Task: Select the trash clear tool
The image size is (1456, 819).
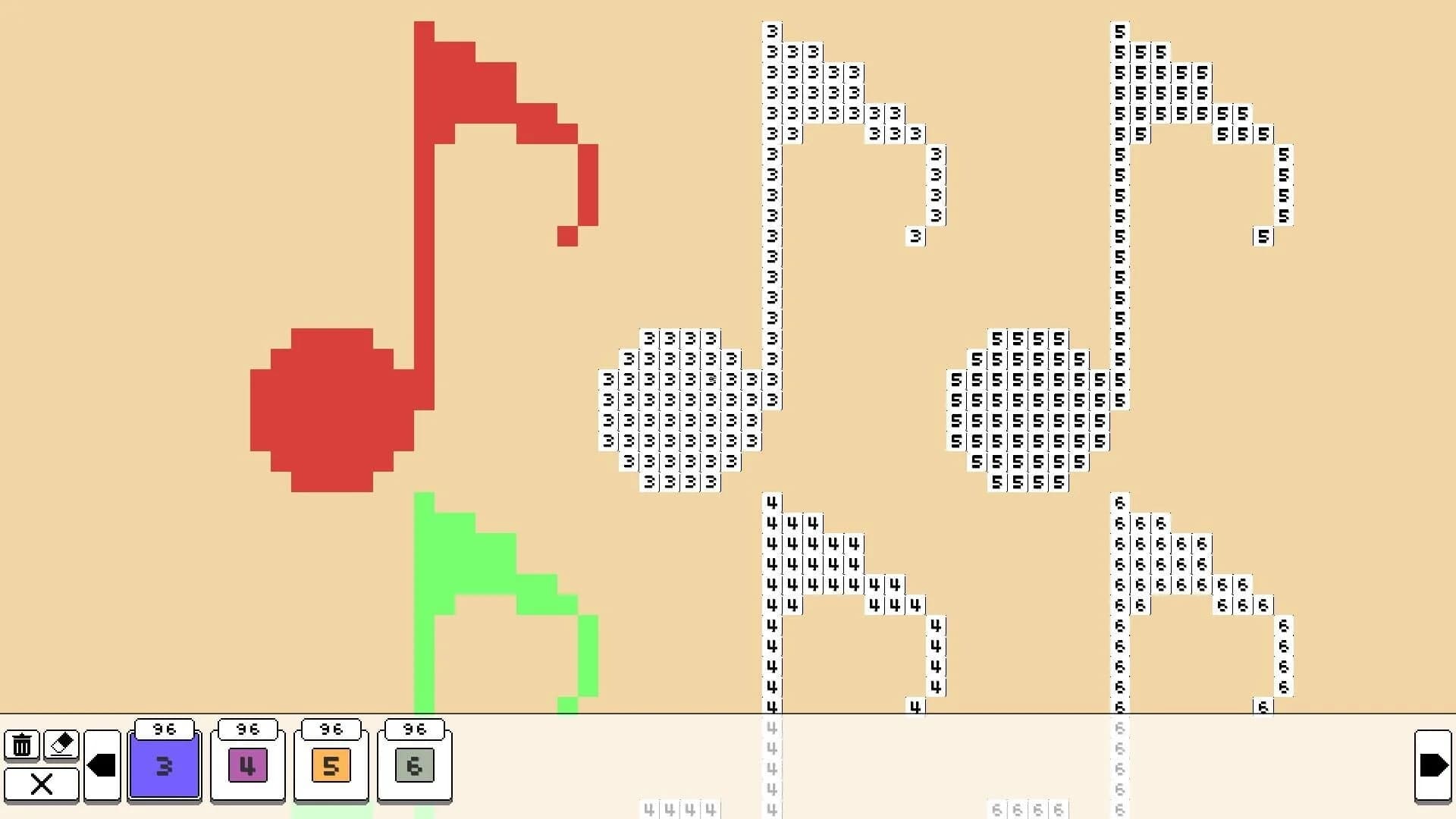Action: click(22, 745)
